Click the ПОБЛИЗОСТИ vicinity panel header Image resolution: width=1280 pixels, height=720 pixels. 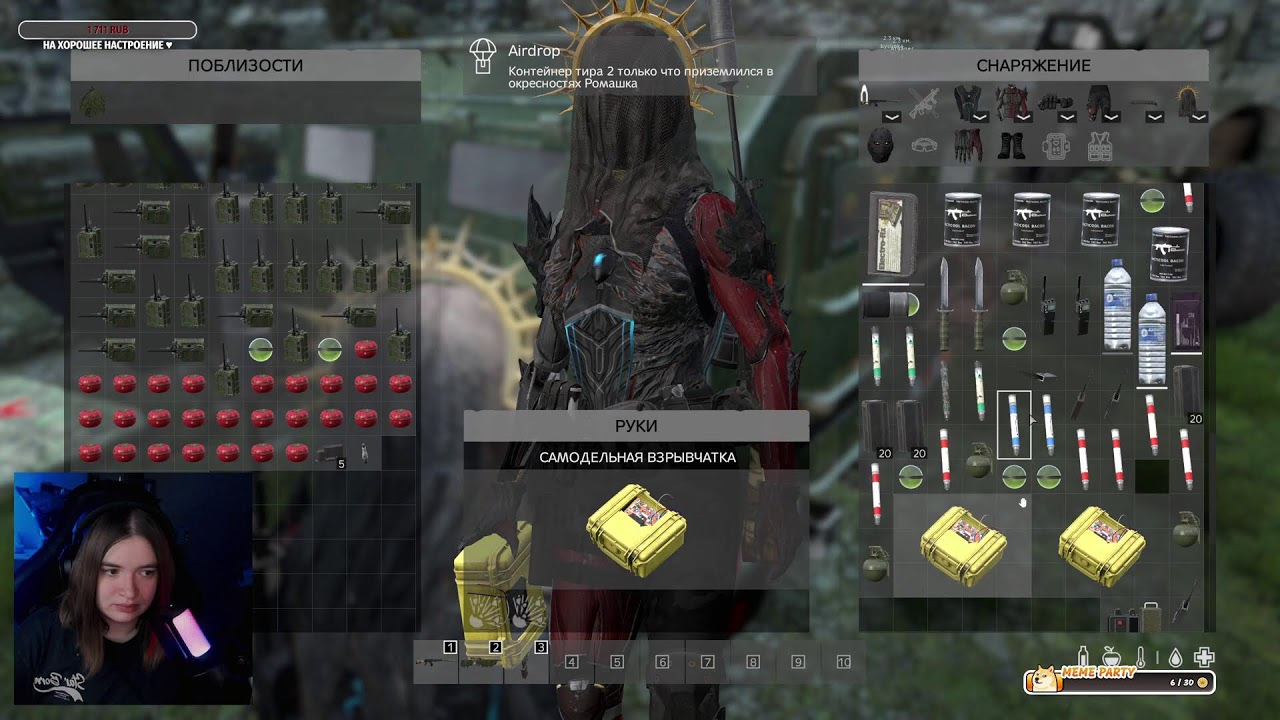point(245,66)
